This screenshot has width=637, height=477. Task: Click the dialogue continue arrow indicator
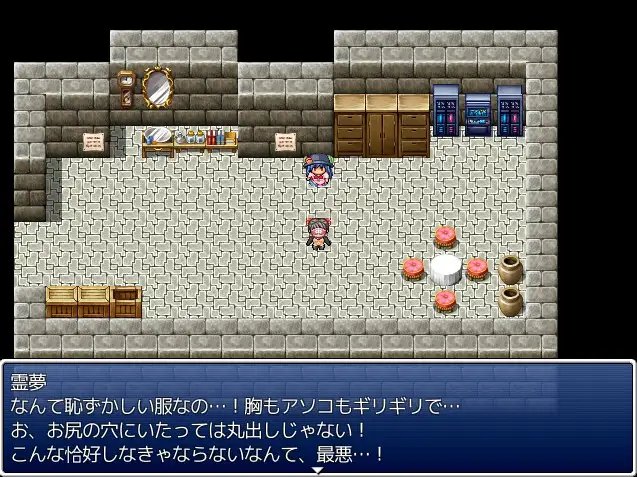[318, 470]
